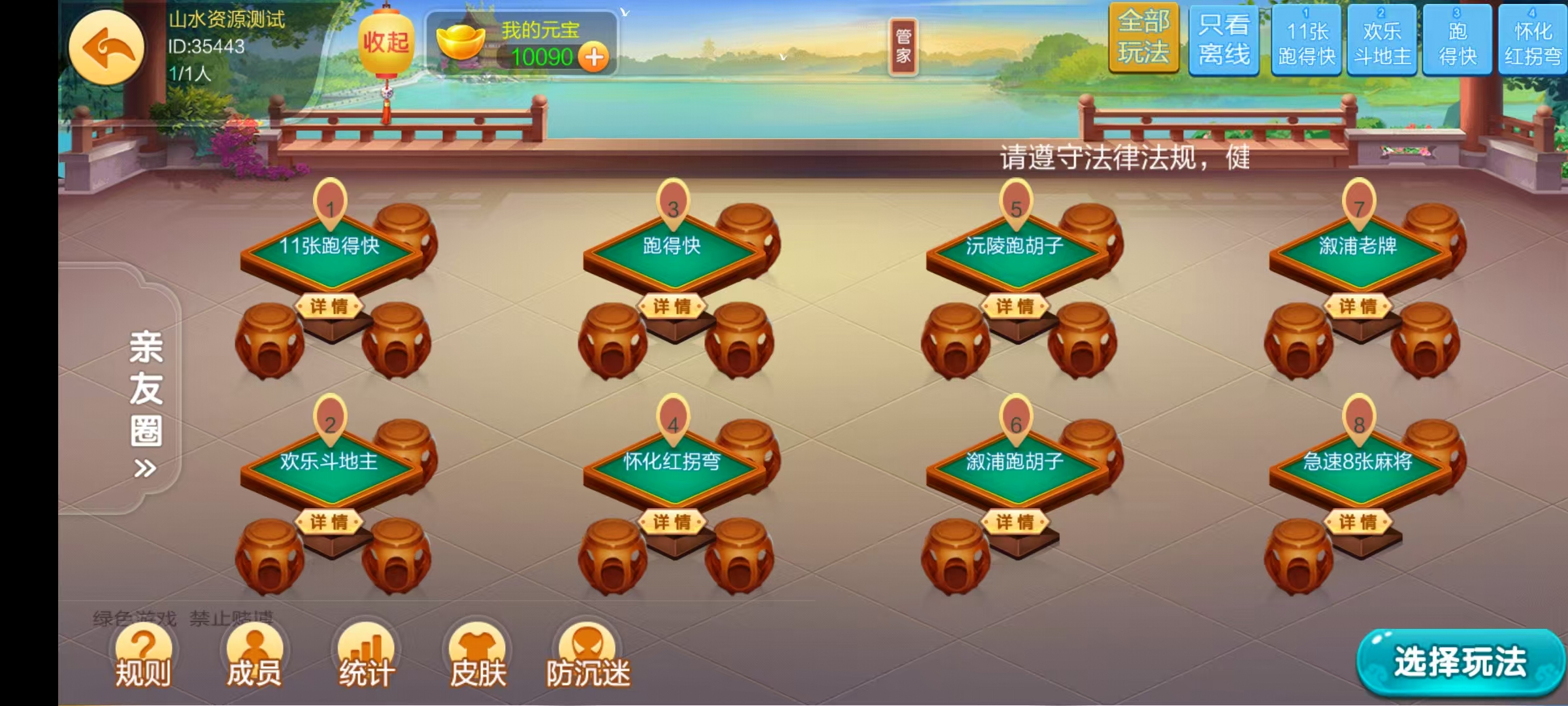Collapse the lobby with 收起 lantern
The image size is (1568, 706).
click(x=385, y=39)
